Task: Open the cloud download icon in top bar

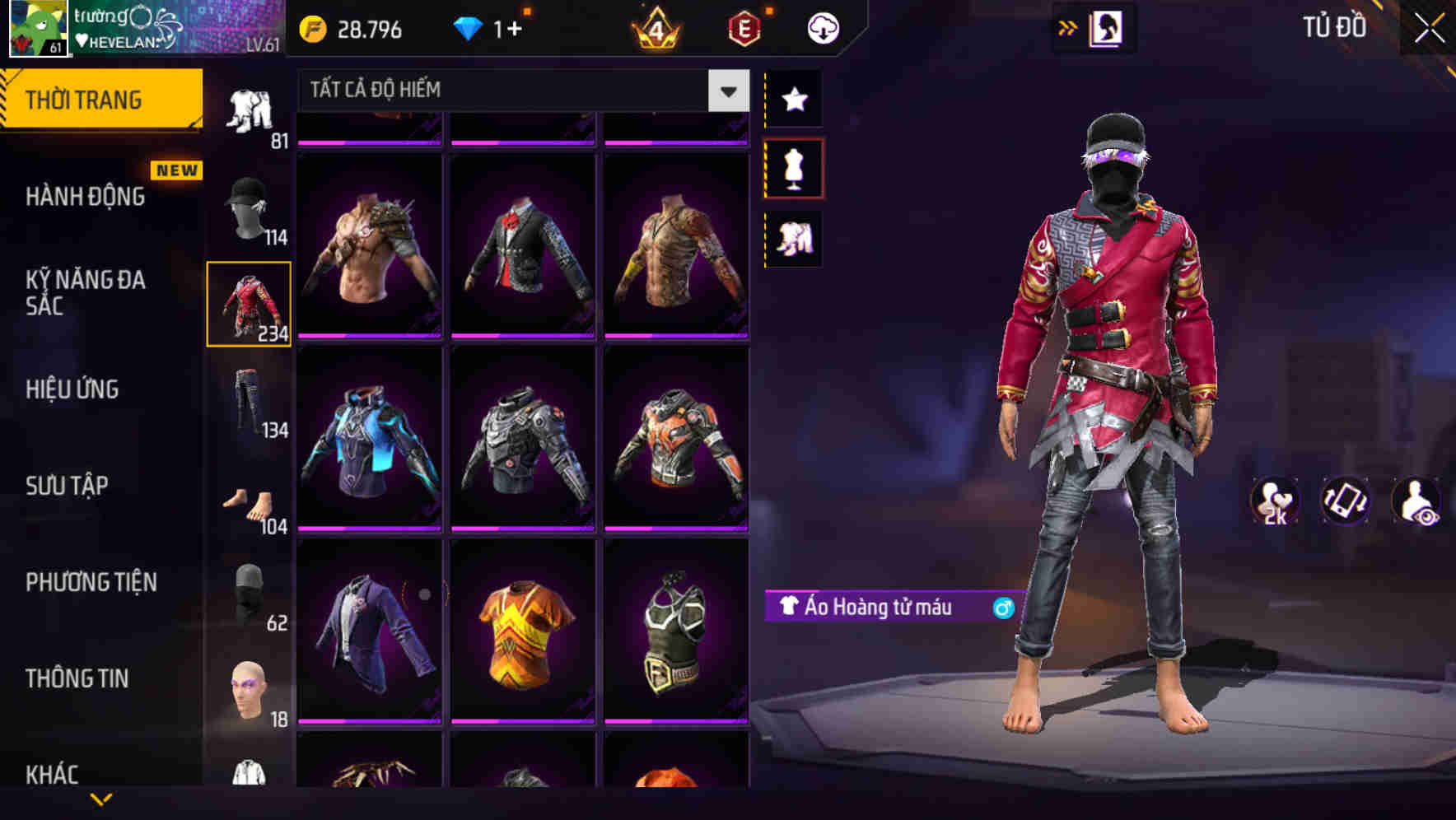Action: point(823,27)
